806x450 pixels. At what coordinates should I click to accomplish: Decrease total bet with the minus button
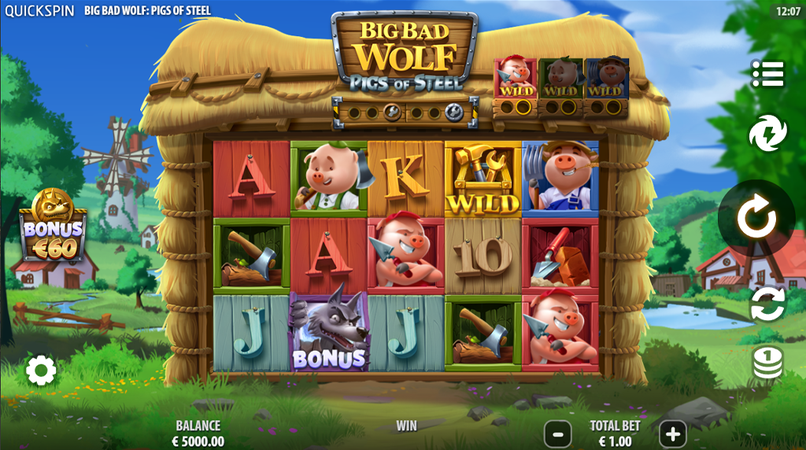[x=558, y=434]
